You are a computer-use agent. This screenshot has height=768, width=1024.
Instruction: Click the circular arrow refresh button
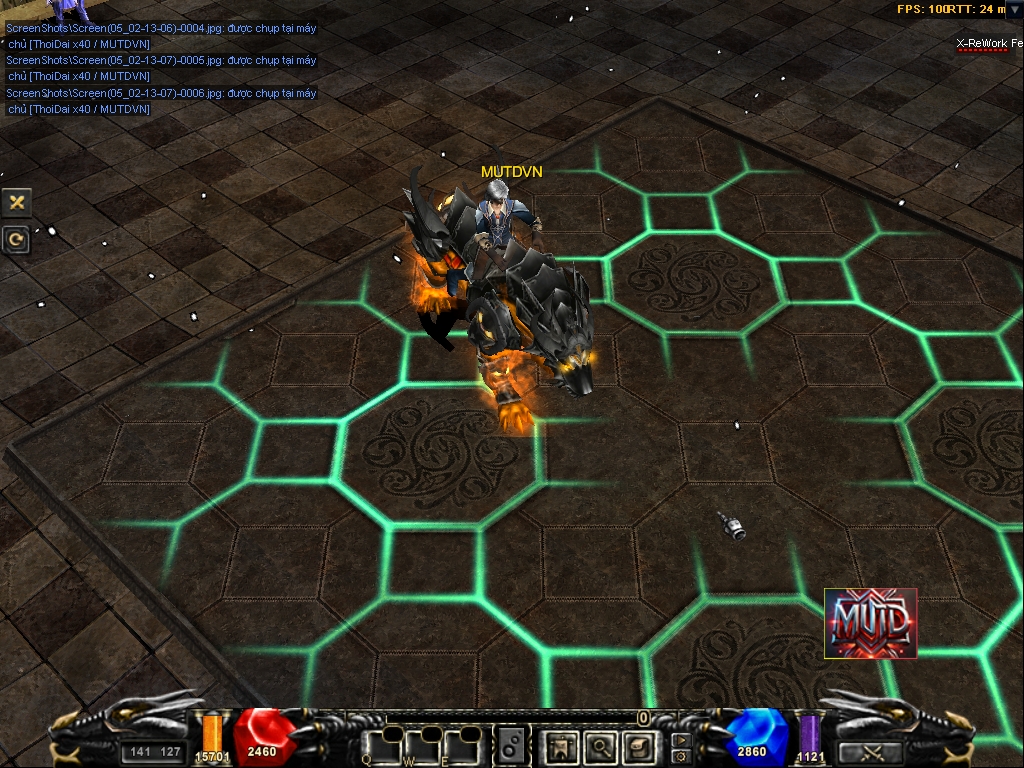pyautogui.click(x=17, y=239)
